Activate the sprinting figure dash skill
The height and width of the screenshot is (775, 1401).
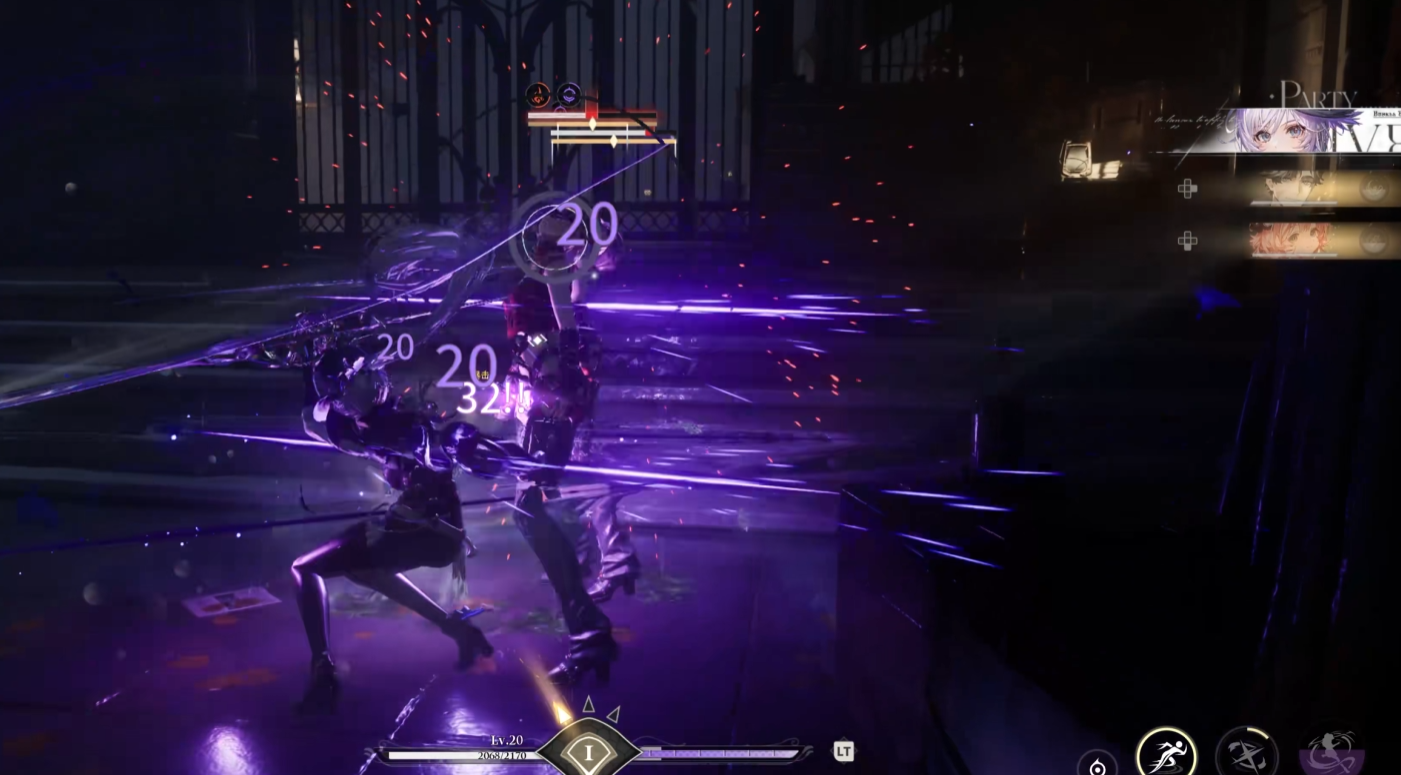[1166, 752]
